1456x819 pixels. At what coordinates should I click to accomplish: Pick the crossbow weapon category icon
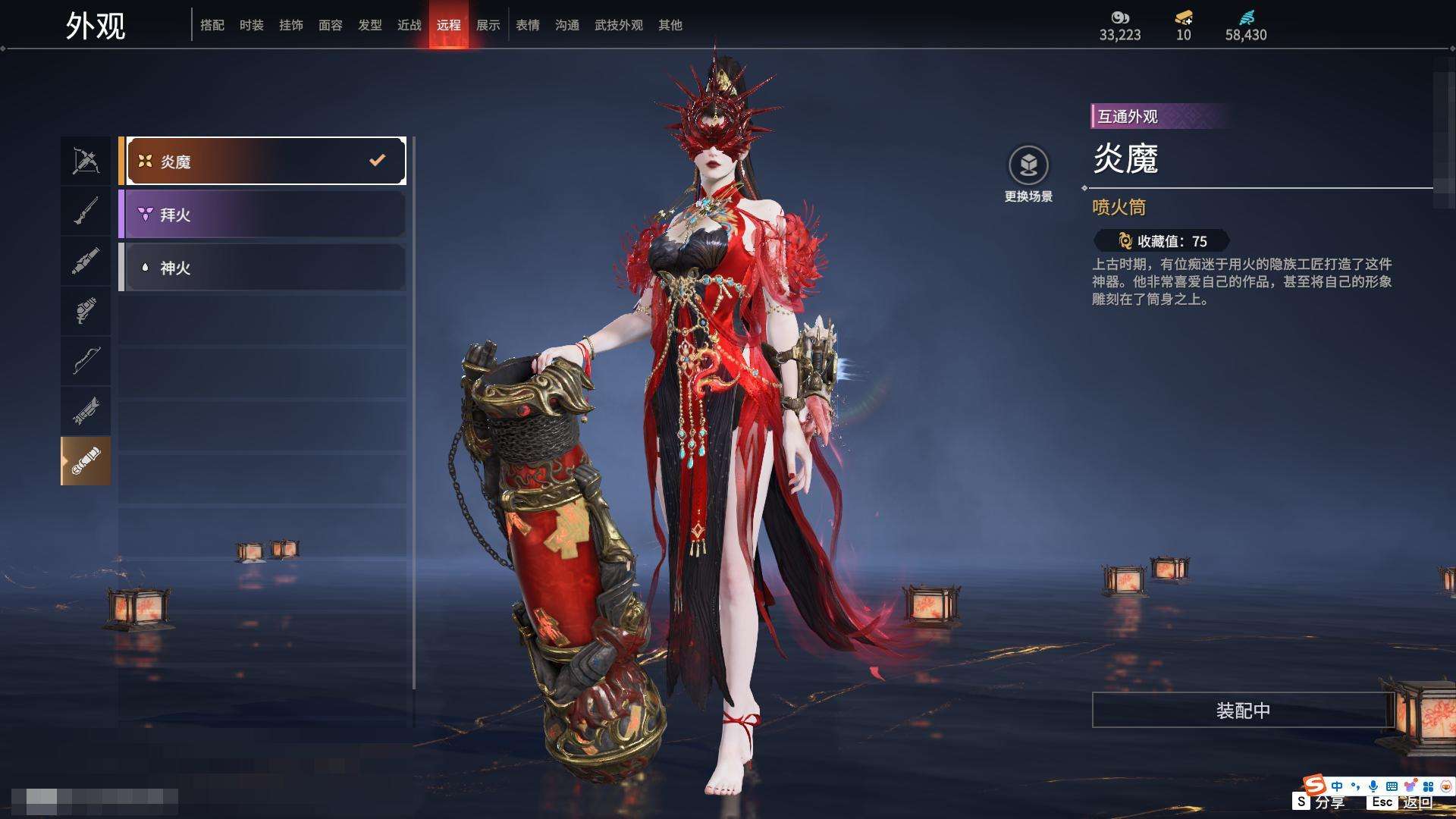coord(86,161)
